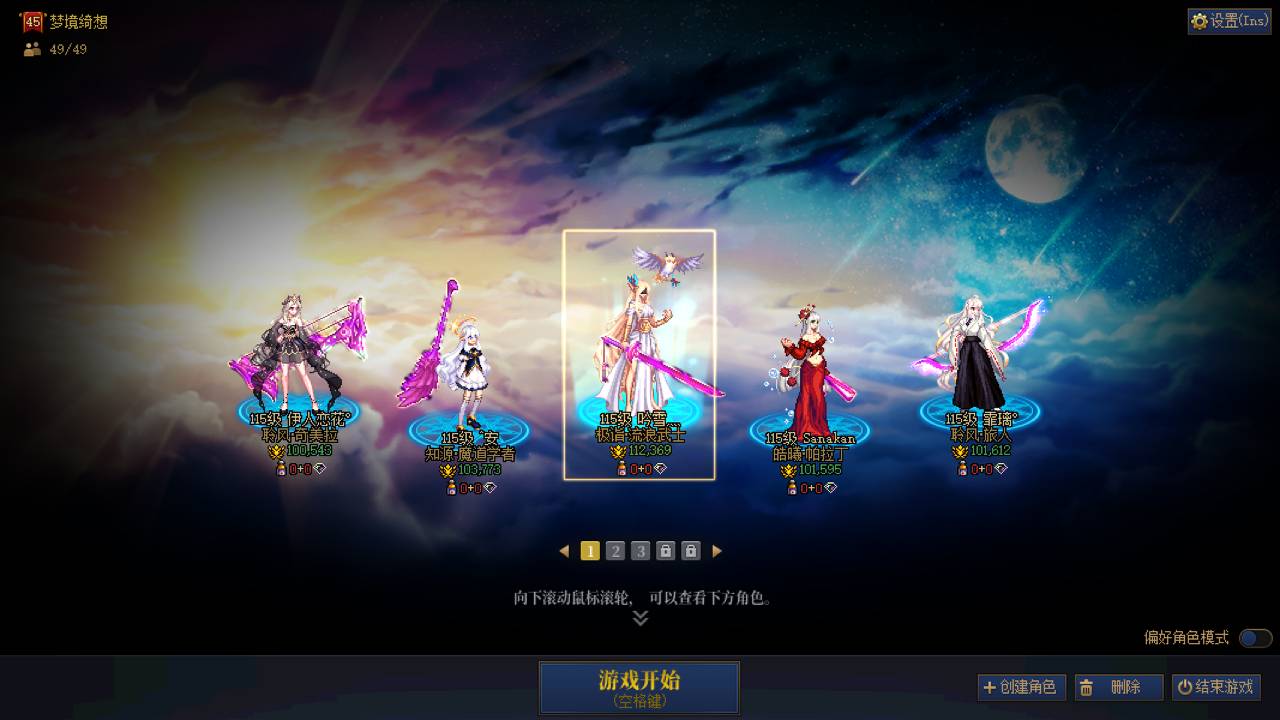1280x720 pixels.
Task: Click the trash icon on the 删除 button
Action: click(x=1087, y=687)
